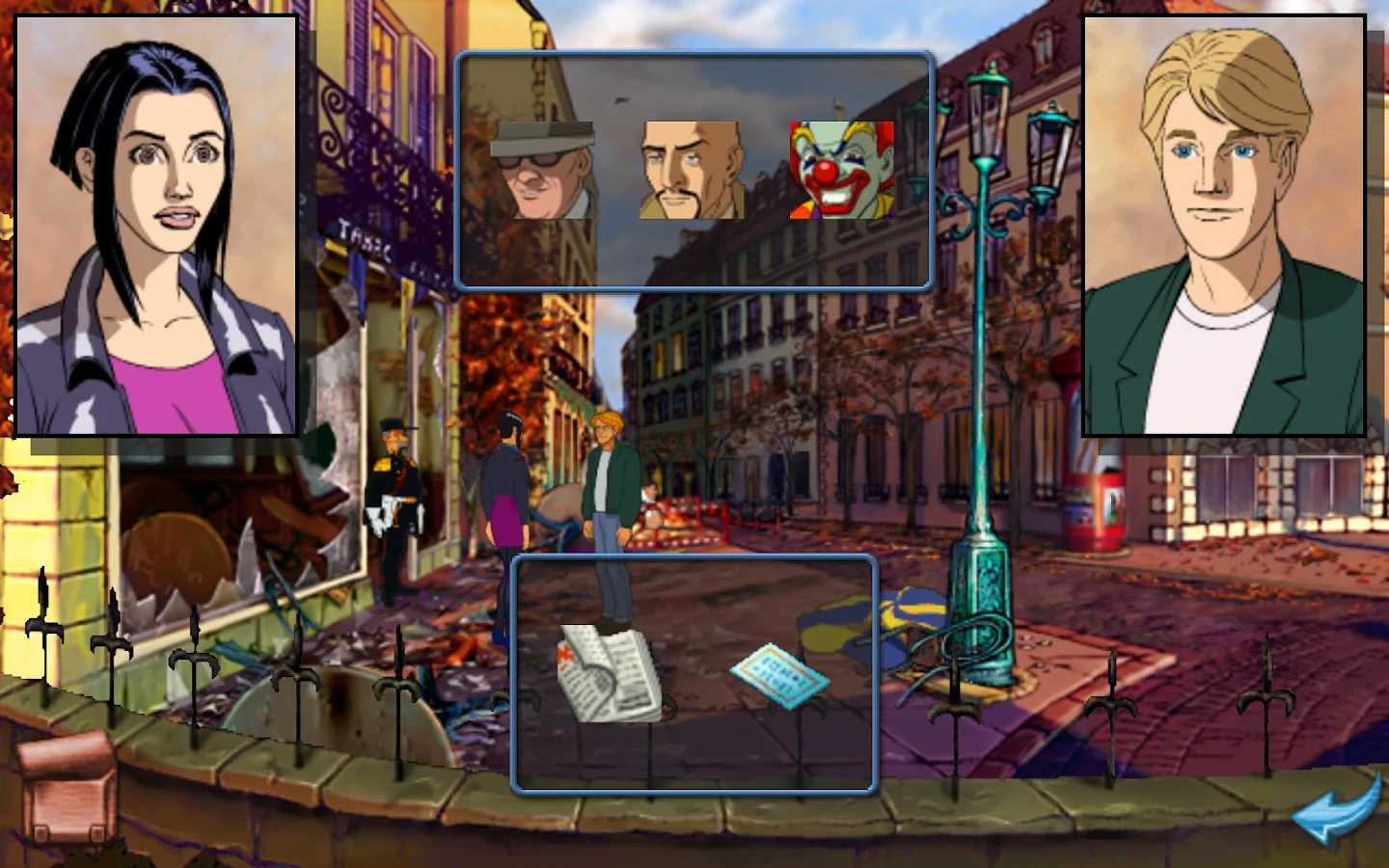Choose the clown face conversation topic
The height and width of the screenshot is (868, 1389).
click(x=840, y=171)
